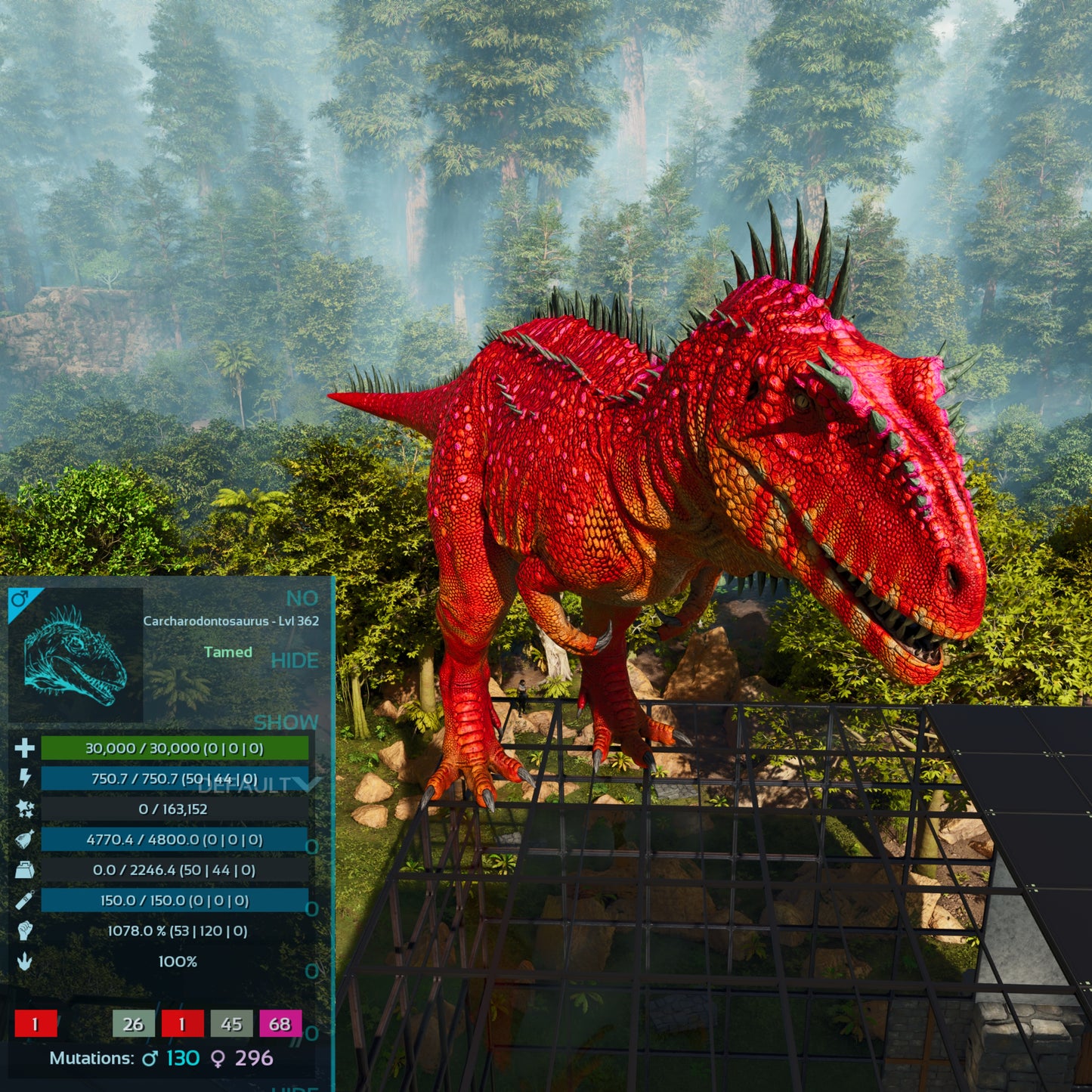This screenshot has width=1092, height=1092.
Task: Select the Carcharodontosaurus portrait thumbnail
Action: tap(75, 655)
